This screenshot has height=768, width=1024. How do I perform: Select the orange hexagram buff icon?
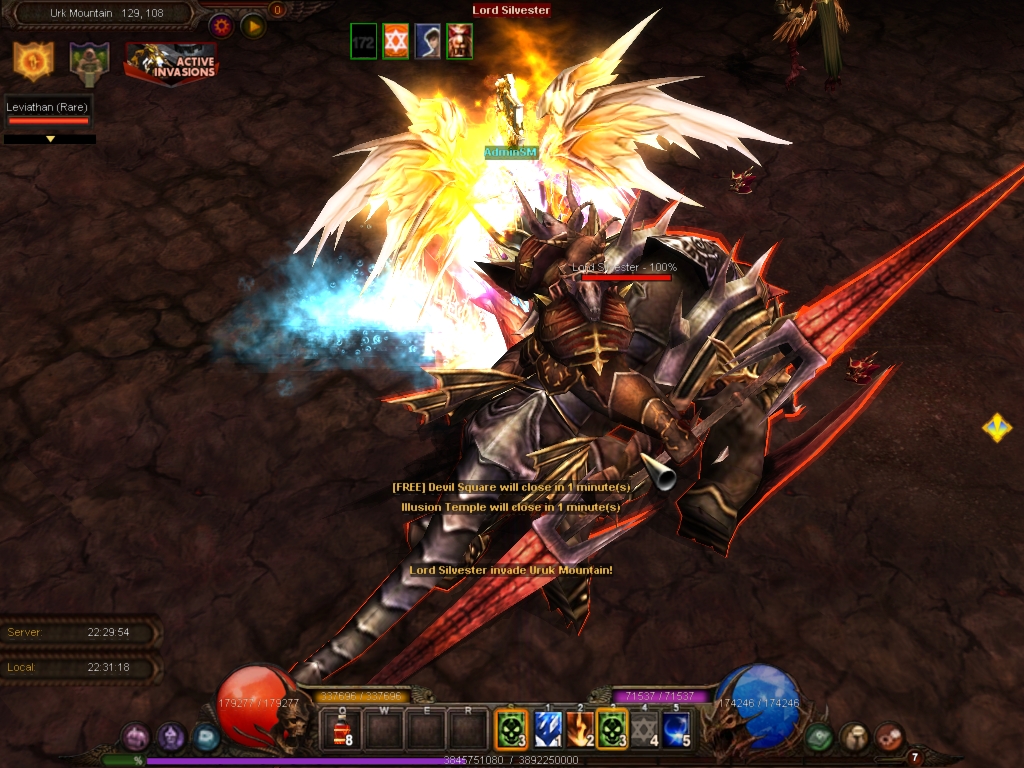[x=396, y=42]
